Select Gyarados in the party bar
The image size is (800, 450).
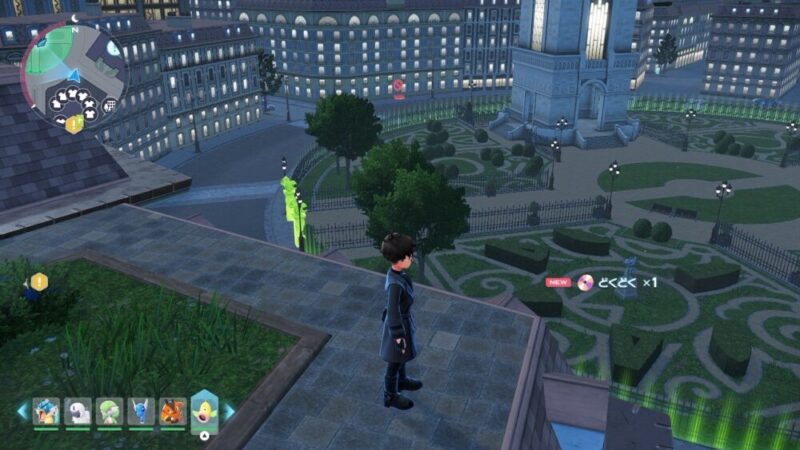tap(46, 411)
